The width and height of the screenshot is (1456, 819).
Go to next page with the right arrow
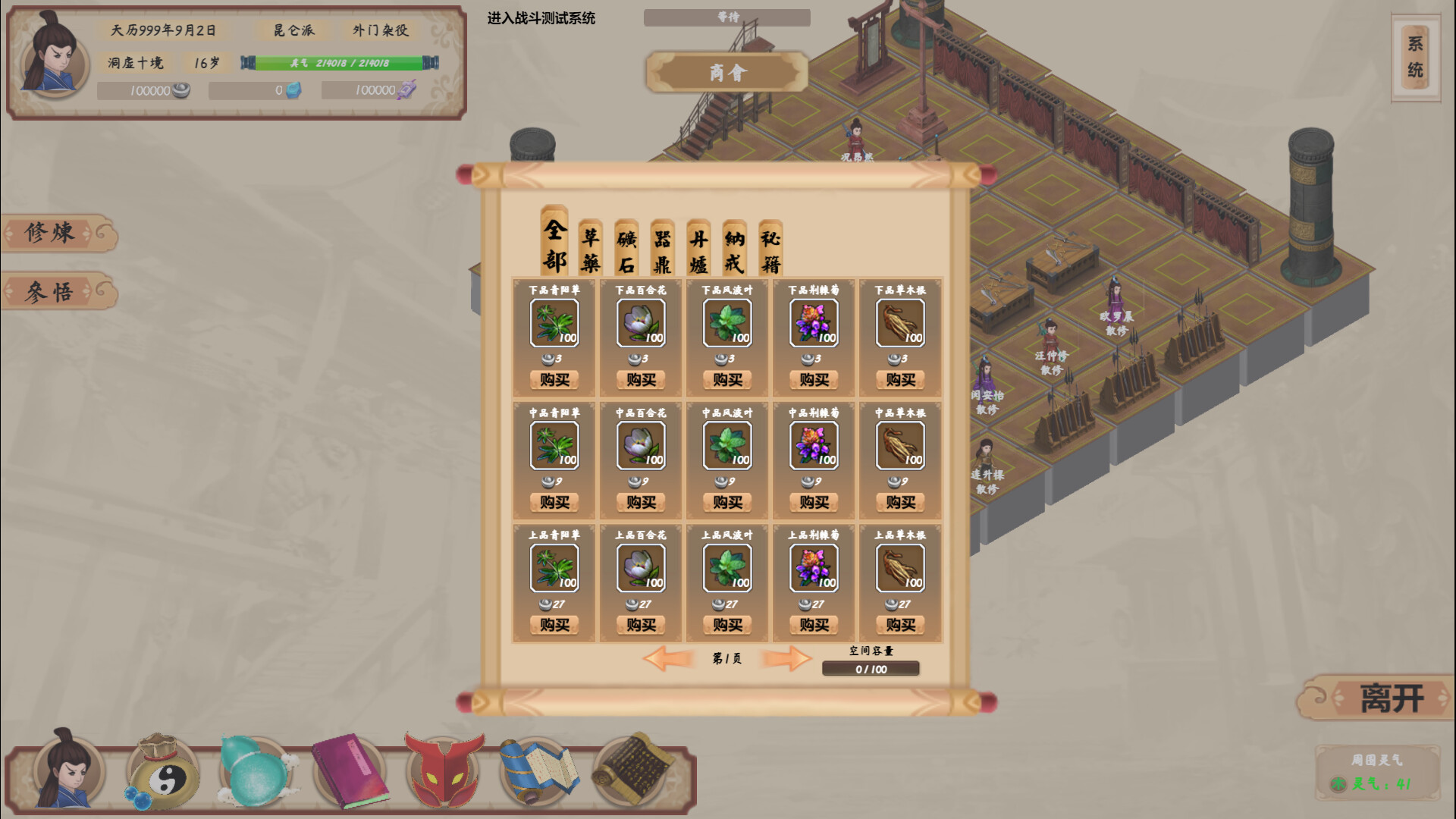pyautogui.click(x=786, y=659)
